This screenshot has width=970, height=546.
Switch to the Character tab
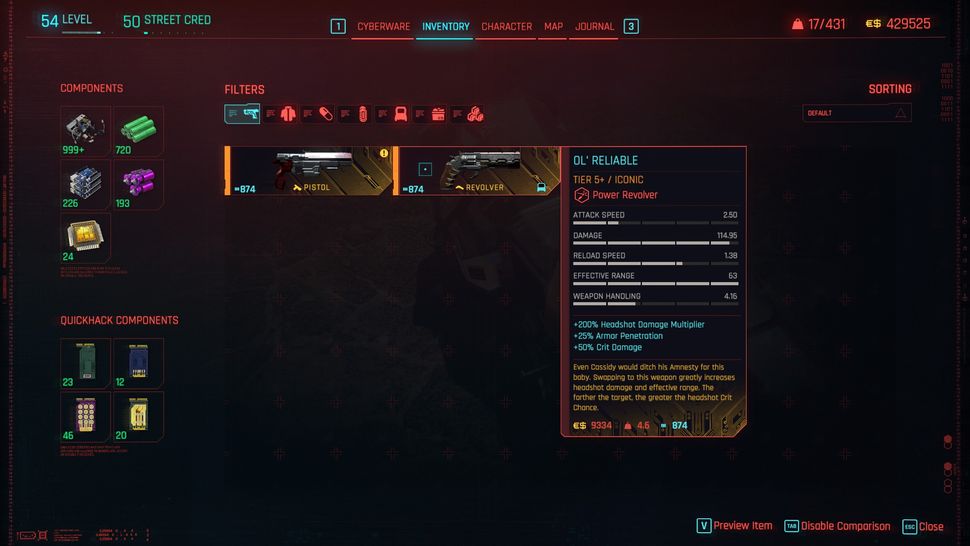click(506, 26)
